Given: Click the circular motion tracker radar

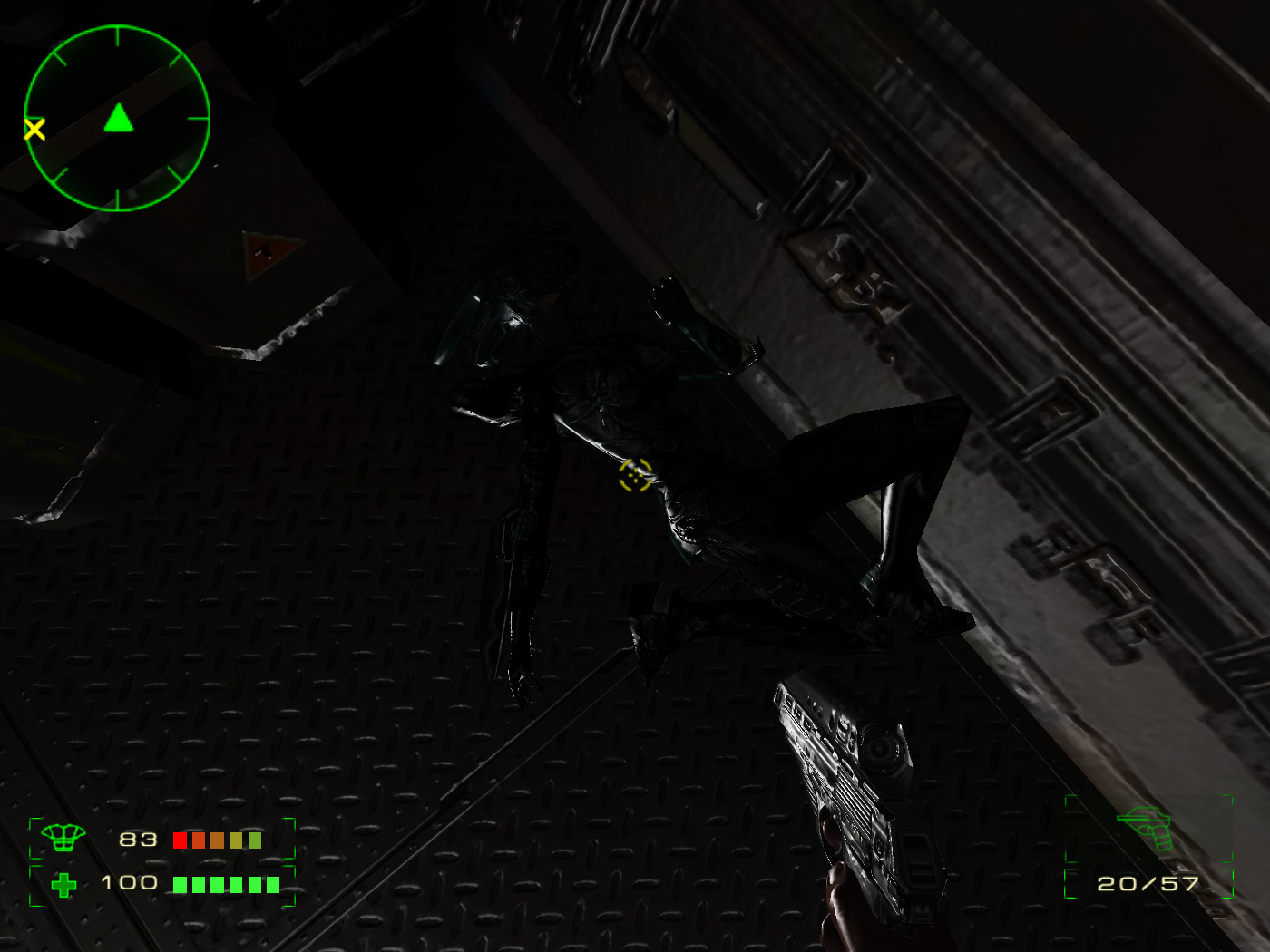Looking at the screenshot, I should pos(117,119).
